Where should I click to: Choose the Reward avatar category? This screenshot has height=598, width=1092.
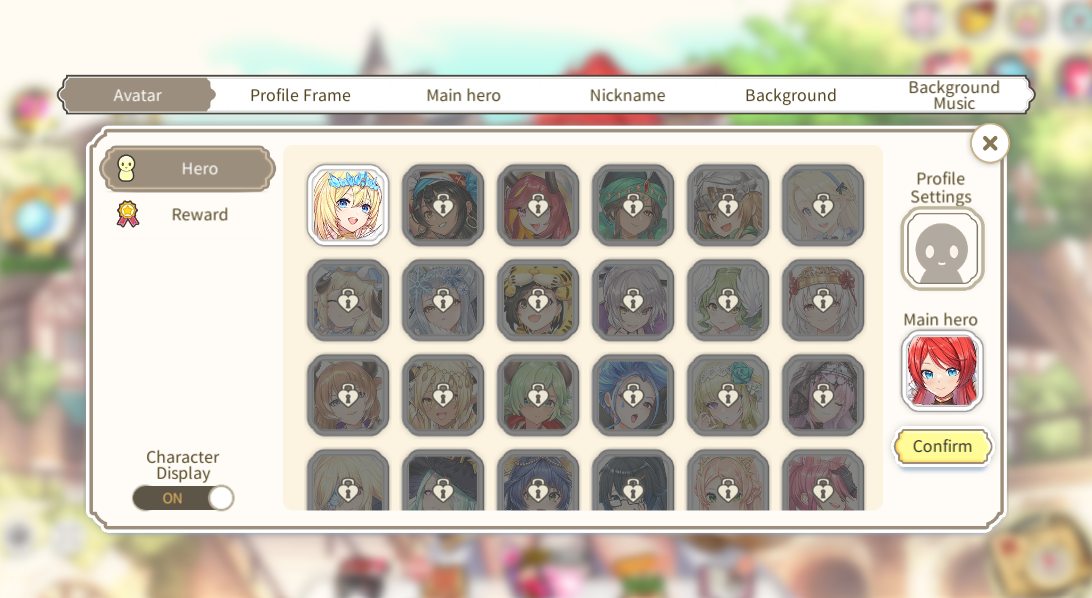coord(188,214)
